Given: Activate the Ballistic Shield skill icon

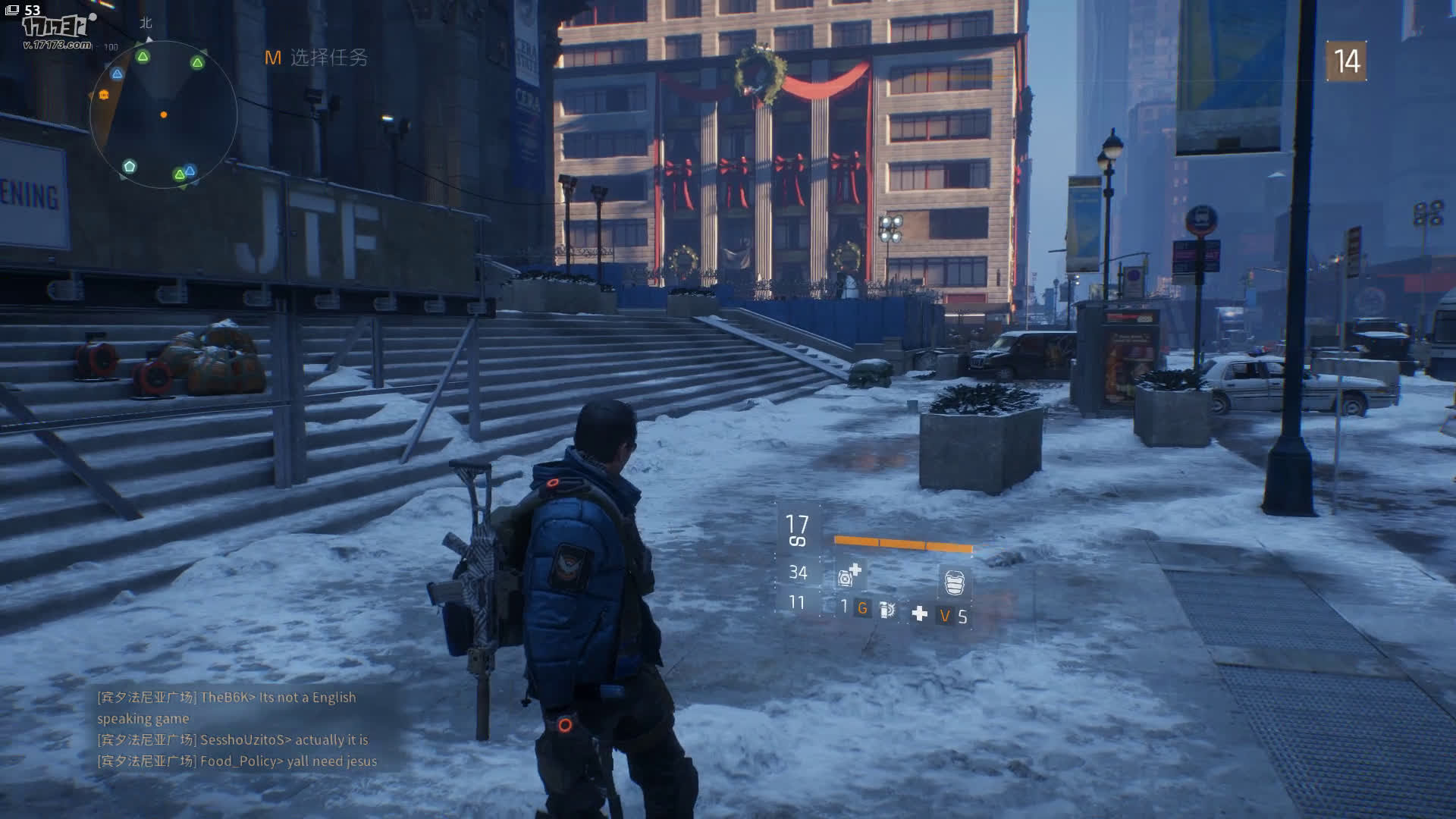Looking at the screenshot, I should [954, 582].
